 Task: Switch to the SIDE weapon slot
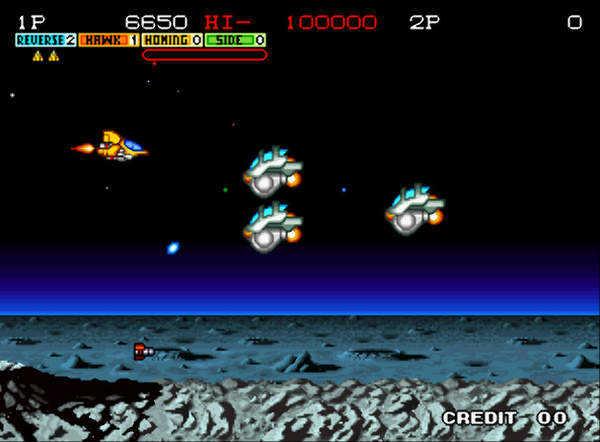pyautogui.click(x=236, y=40)
